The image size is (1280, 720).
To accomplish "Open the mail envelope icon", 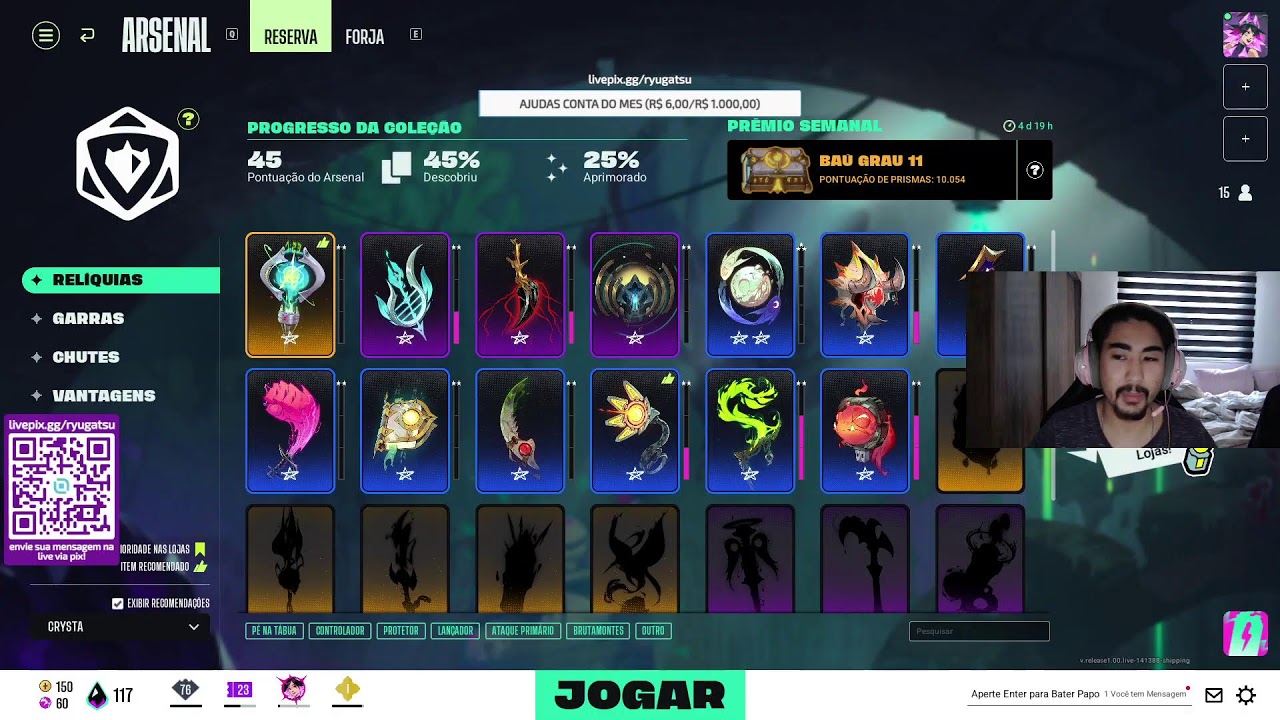I will (x=1214, y=695).
